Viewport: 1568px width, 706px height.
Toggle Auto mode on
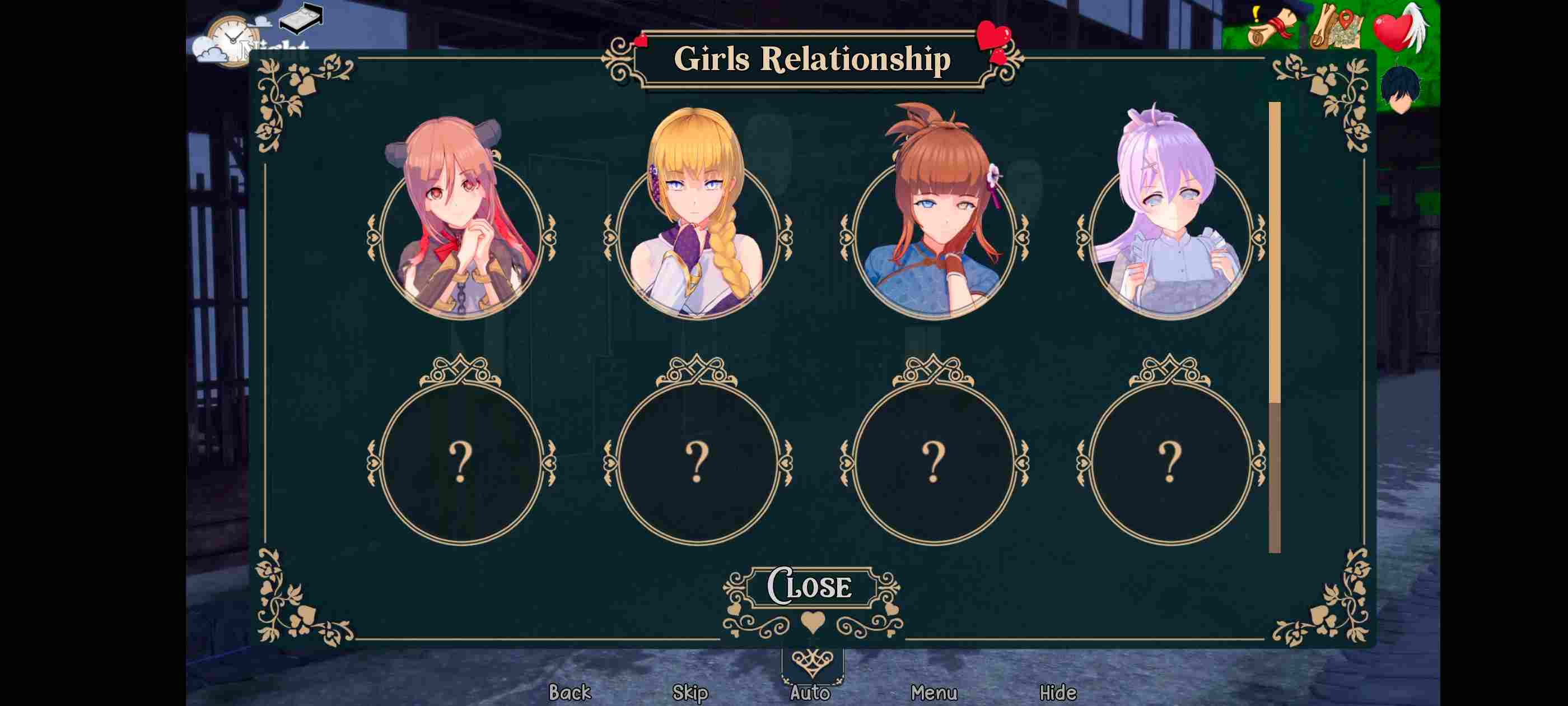[812, 693]
